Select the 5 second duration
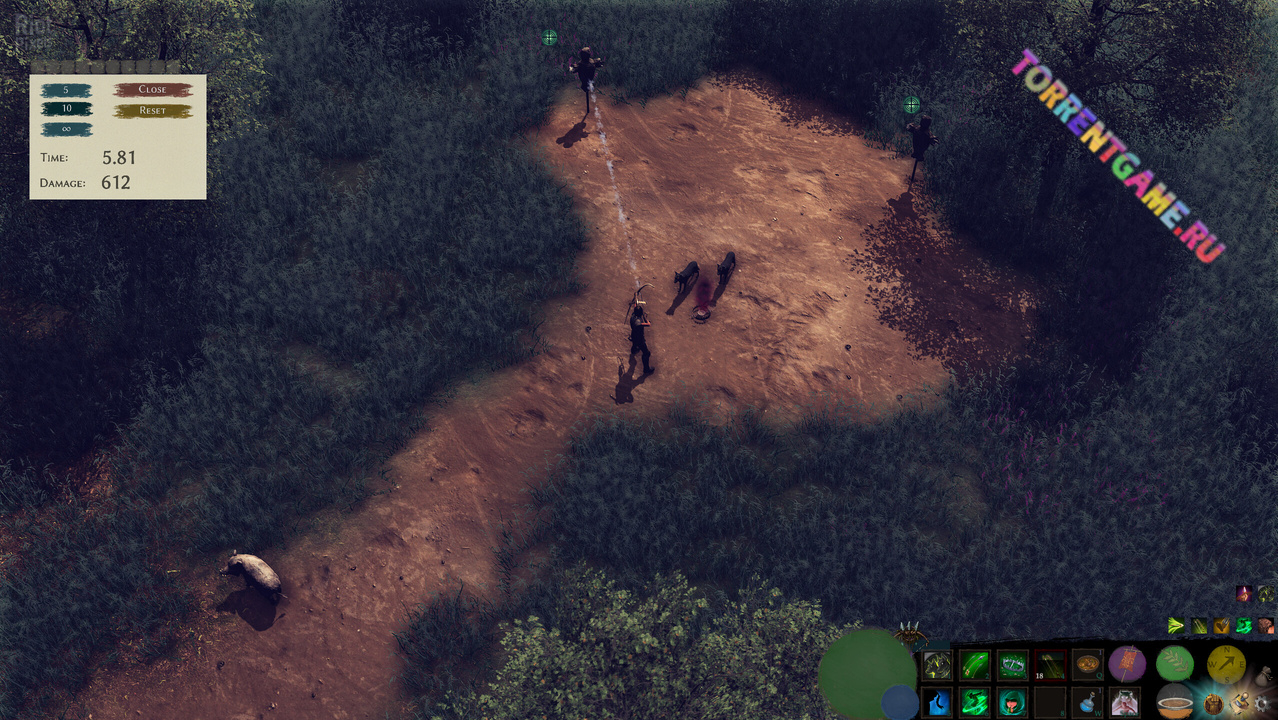 pos(67,90)
